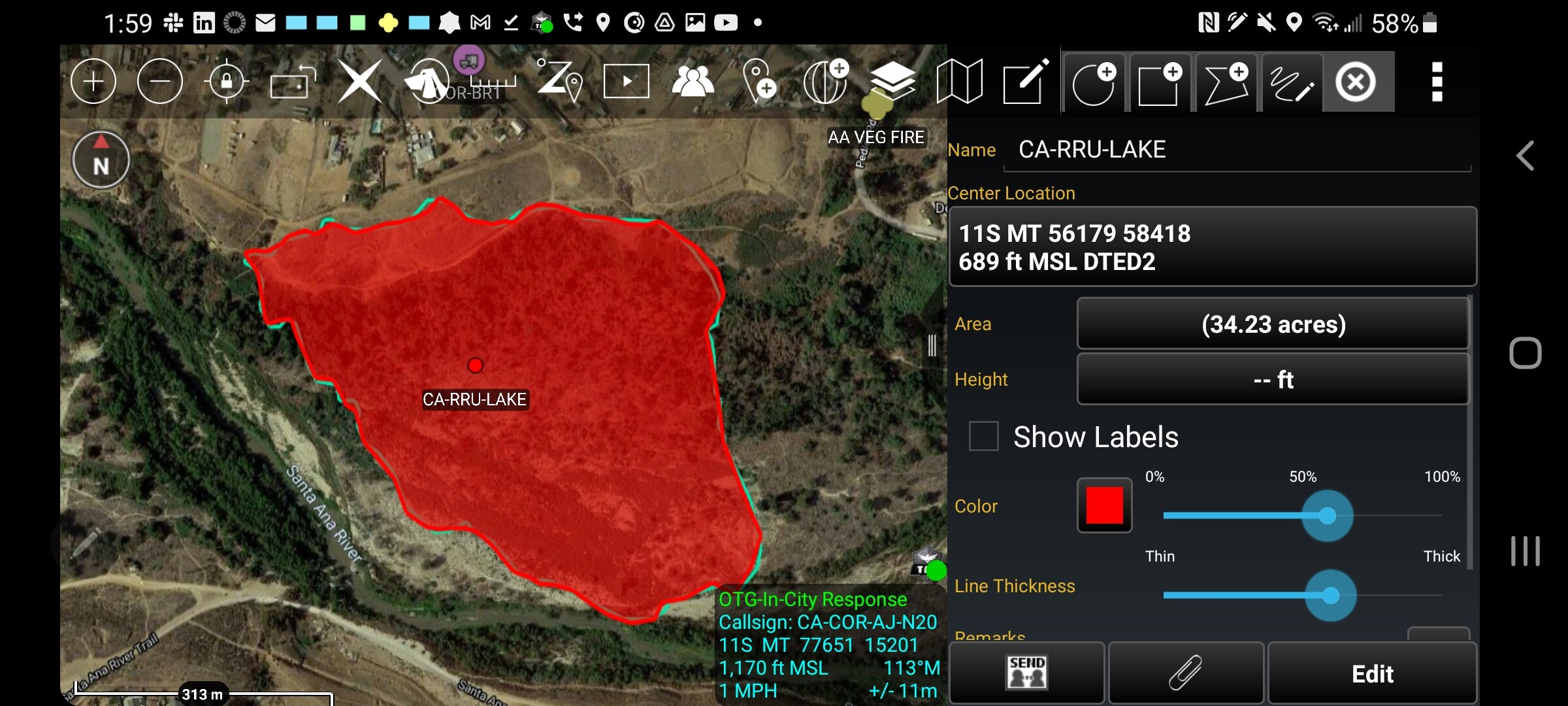Screen dimensions: 1568x706
Task: Adjust the color opacity slider
Action: point(1327,516)
